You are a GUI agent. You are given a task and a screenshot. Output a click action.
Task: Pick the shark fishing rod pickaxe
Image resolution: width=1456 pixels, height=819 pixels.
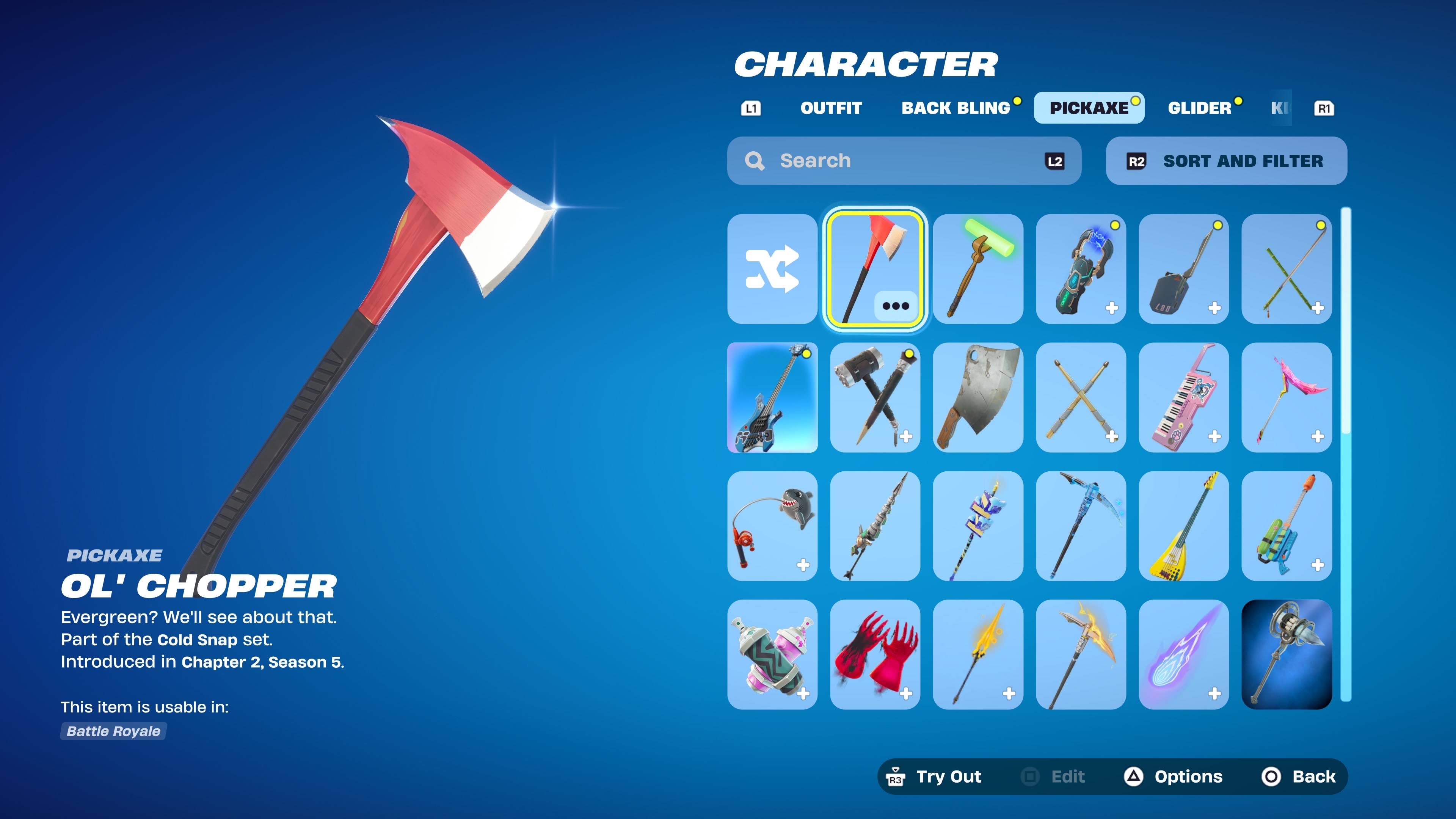click(772, 526)
